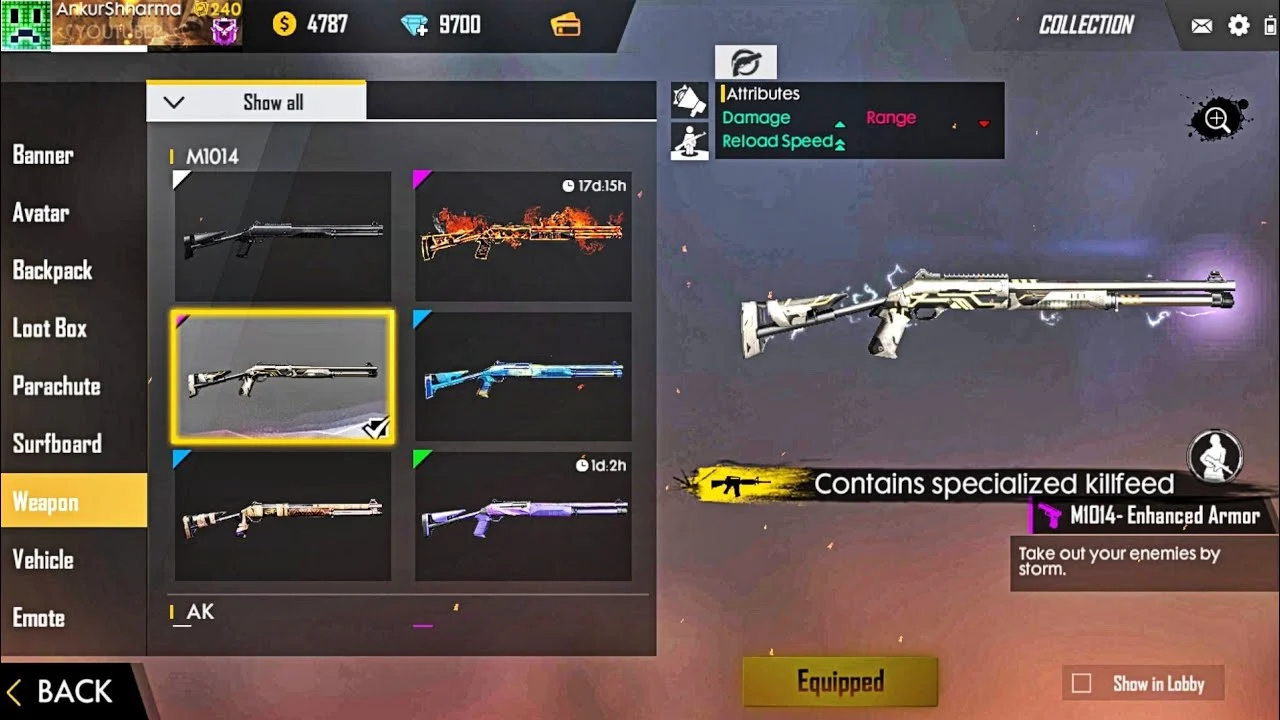Open the Loot Box category
Screen dimensions: 1280x720
tap(50, 328)
